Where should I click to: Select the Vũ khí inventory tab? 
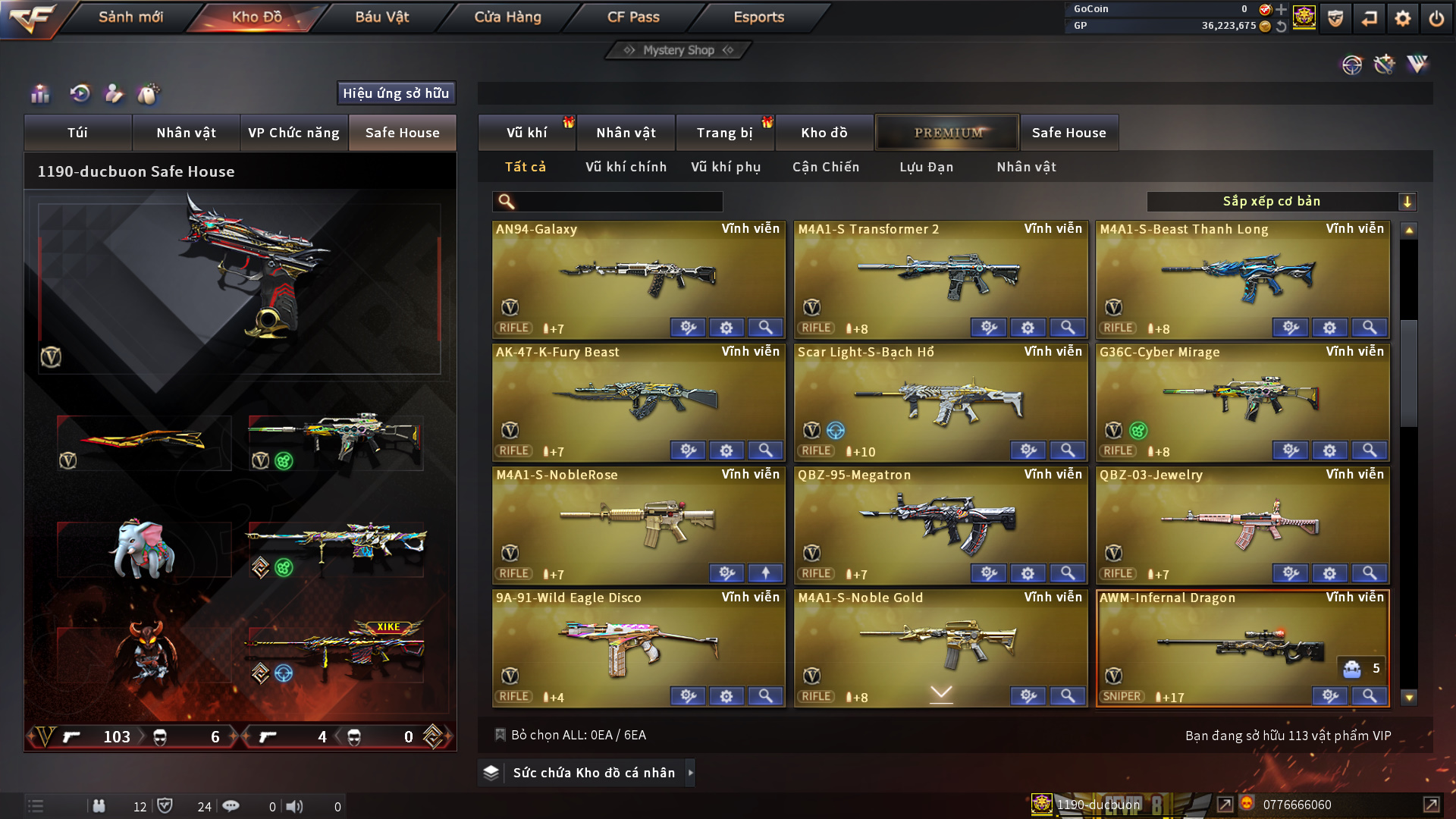click(526, 133)
